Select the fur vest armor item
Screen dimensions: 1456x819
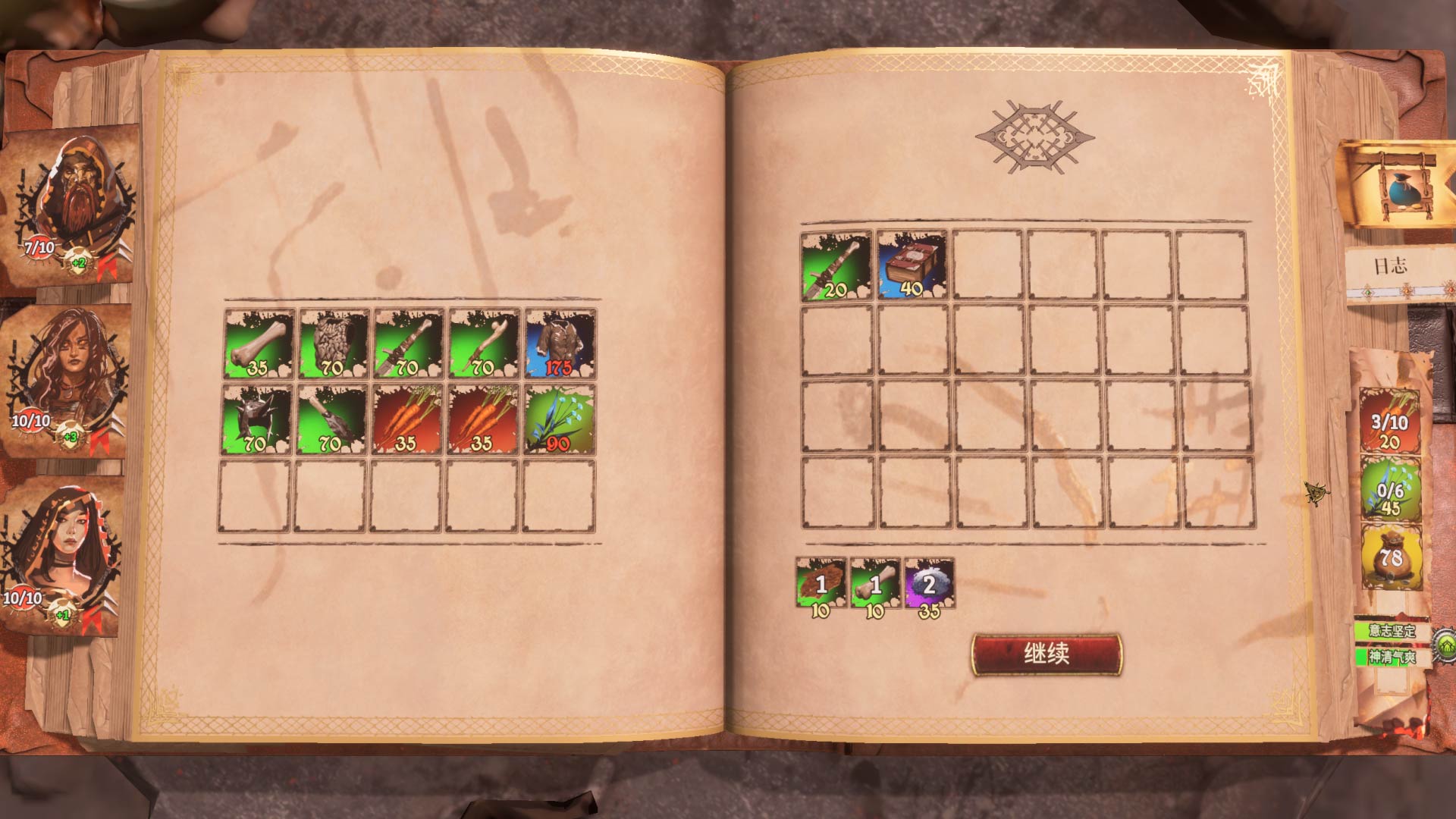click(333, 344)
